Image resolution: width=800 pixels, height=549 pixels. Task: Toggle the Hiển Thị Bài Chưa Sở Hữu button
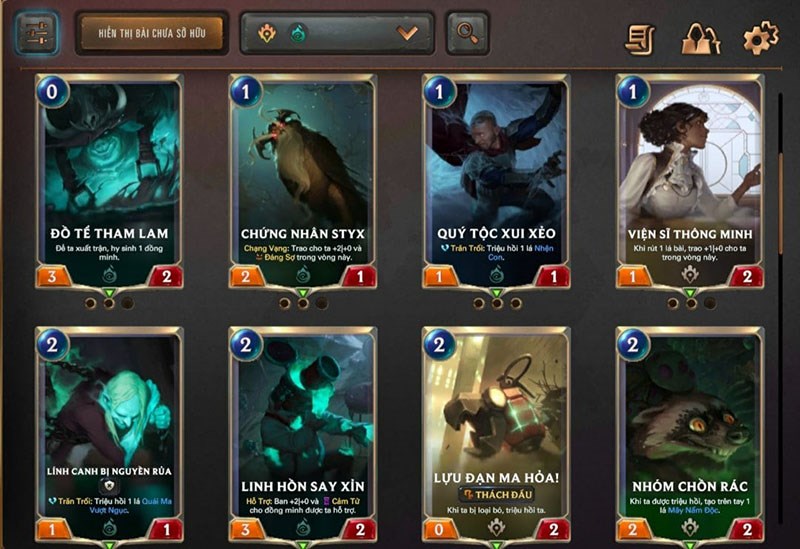tap(150, 33)
